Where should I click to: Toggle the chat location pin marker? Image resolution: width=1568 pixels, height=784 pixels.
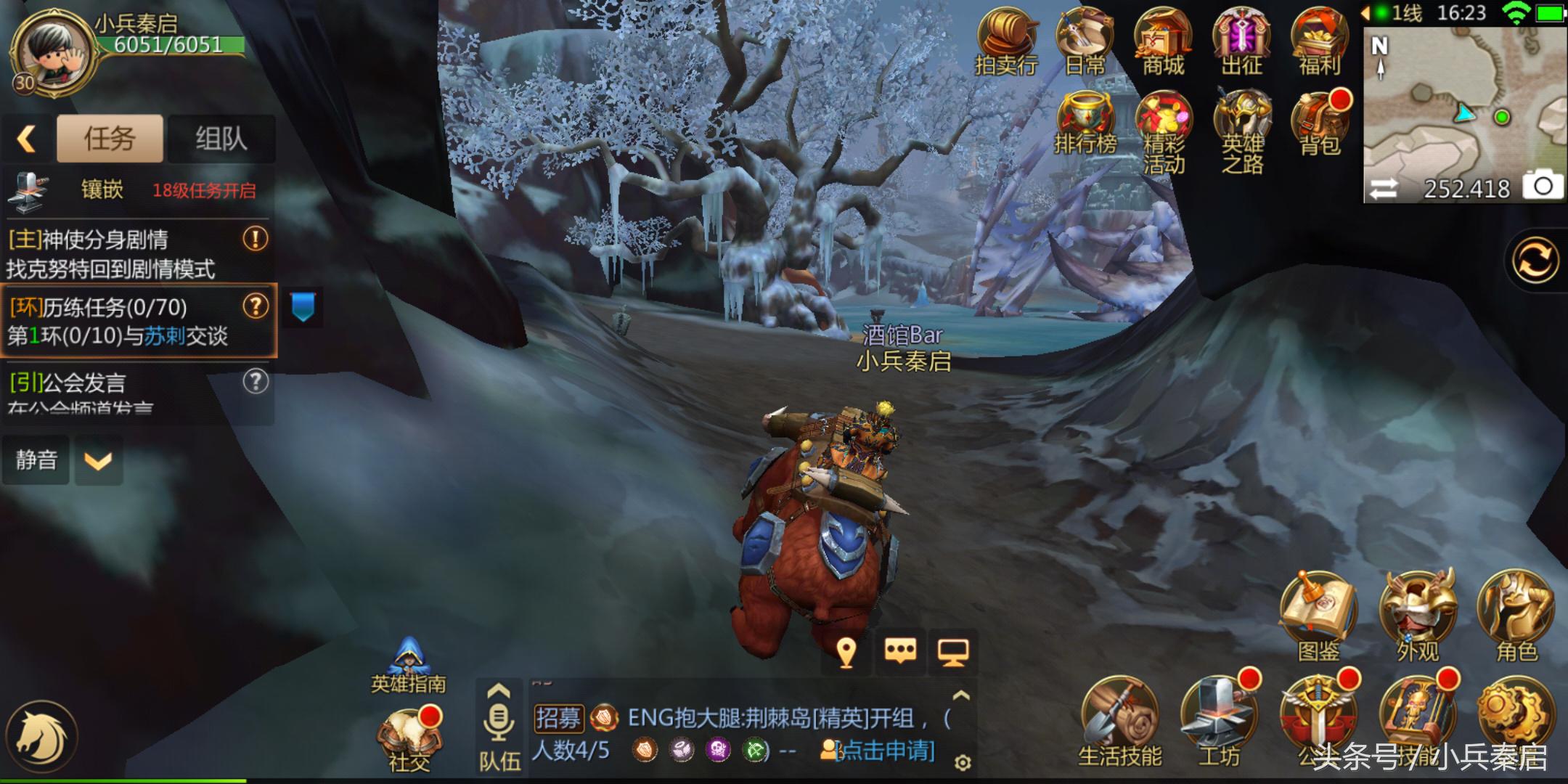click(x=846, y=653)
